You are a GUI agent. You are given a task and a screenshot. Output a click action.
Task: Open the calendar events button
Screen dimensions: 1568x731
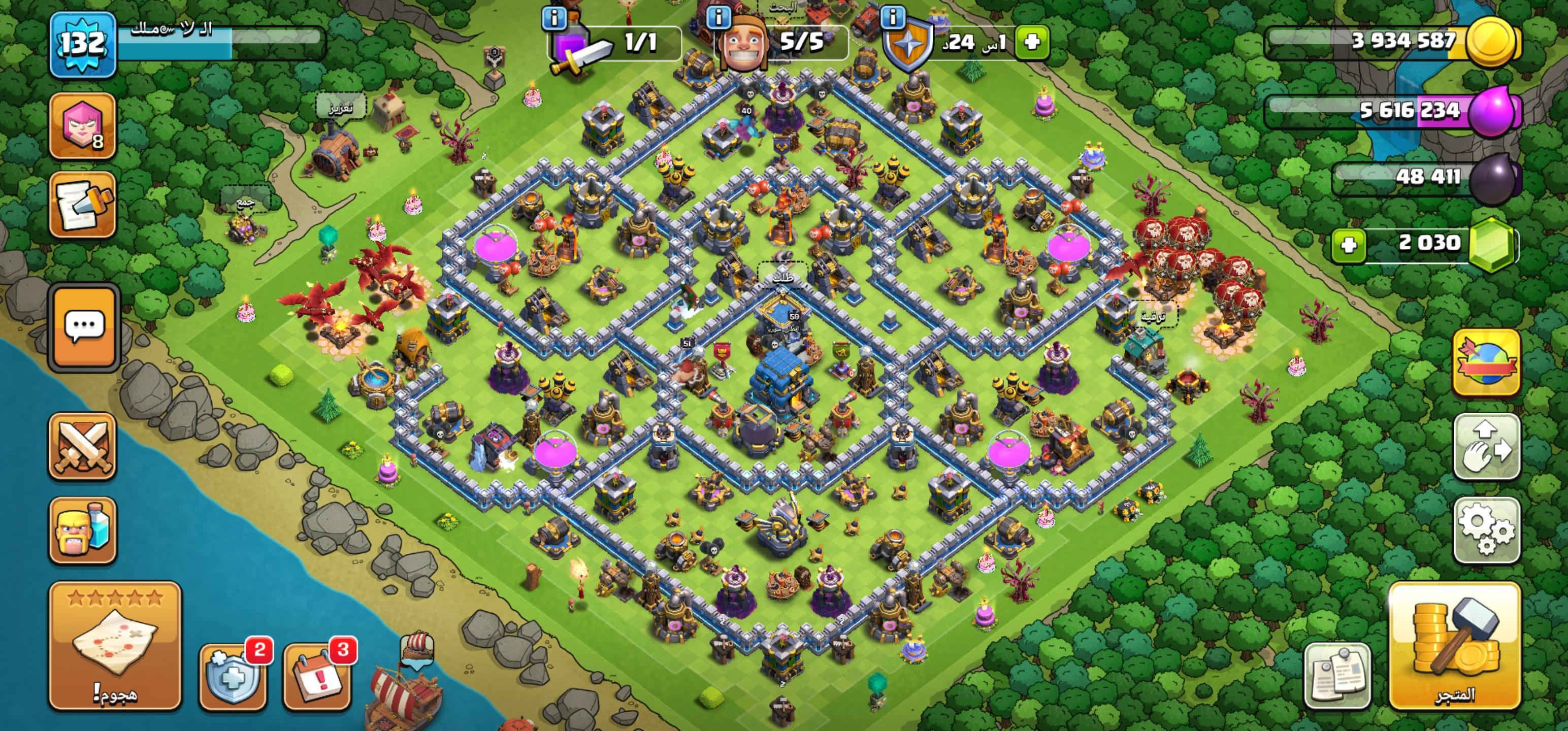[316, 677]
